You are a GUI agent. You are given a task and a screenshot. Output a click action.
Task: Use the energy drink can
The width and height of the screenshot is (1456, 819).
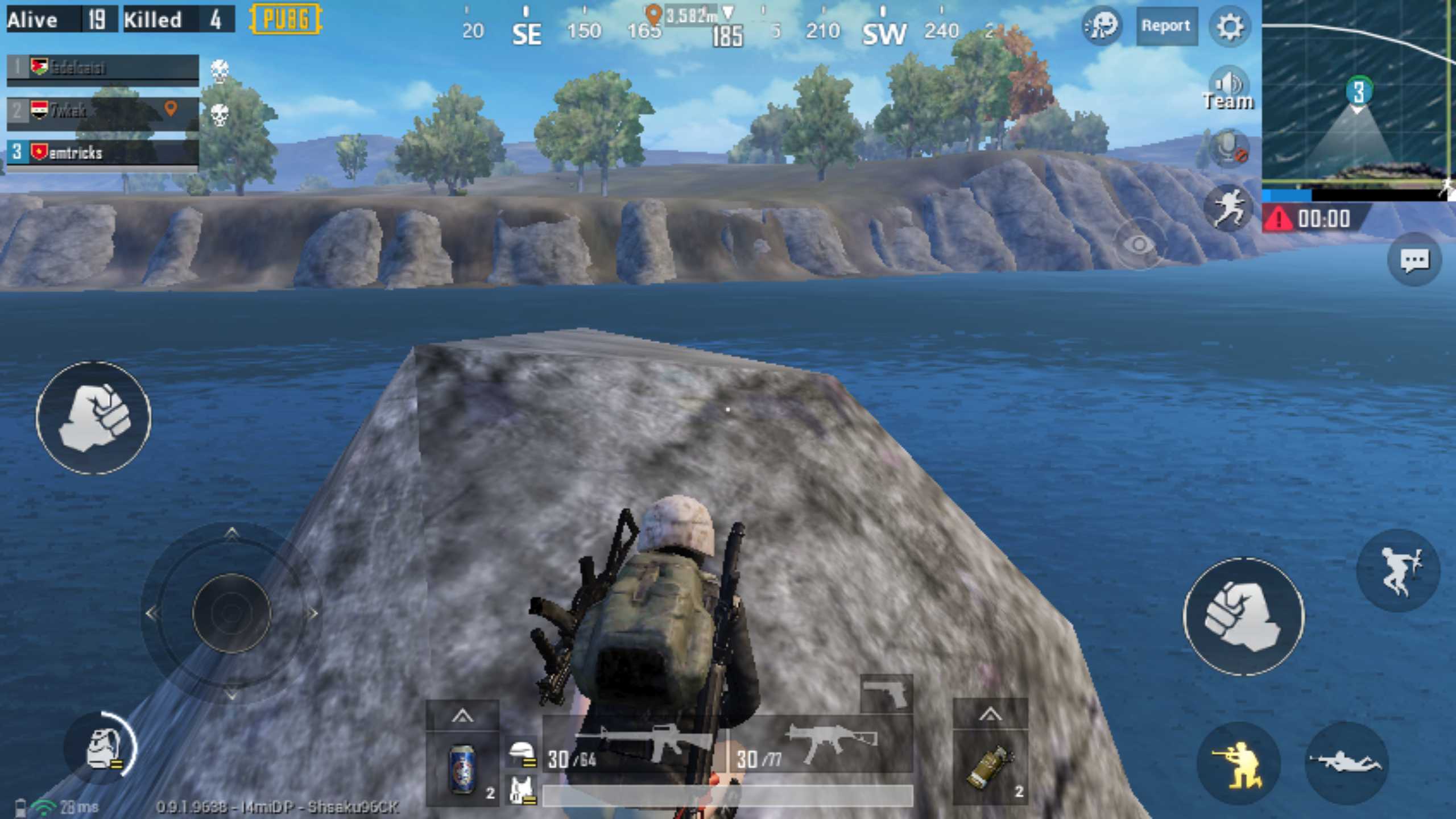[462, 769]
